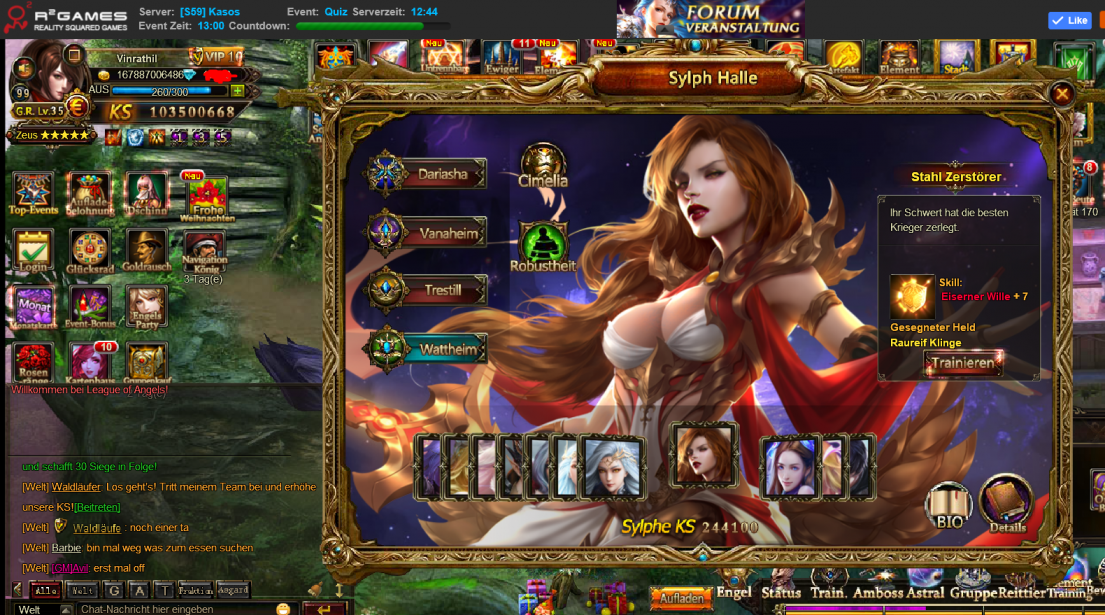The width and height of the screenshot is (1105, 615).
Task: Close the Sylph Halle window
Action: click(x=1061, y=94)
